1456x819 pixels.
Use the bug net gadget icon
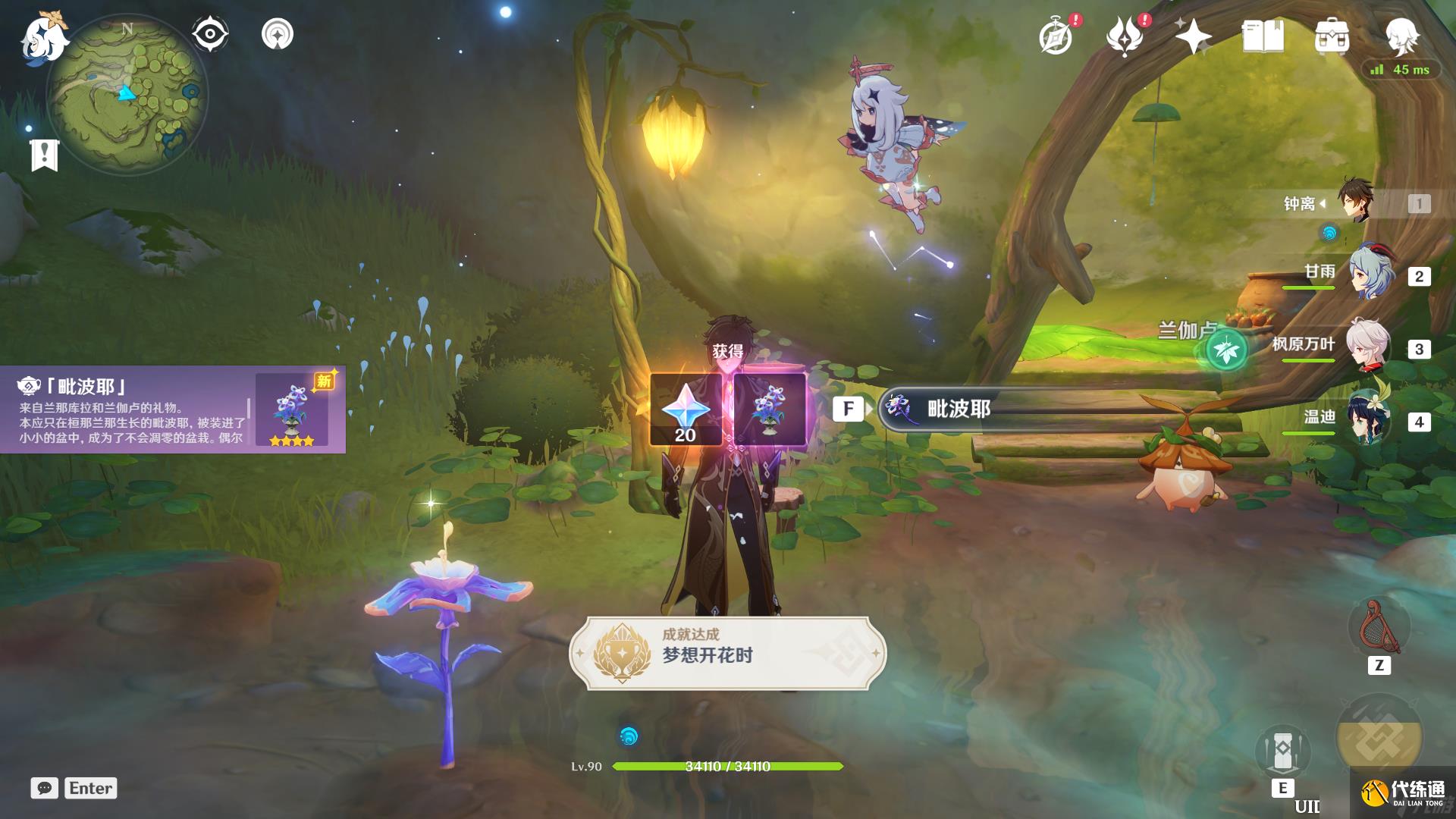pyautogui.click(x=1379, y=628)
